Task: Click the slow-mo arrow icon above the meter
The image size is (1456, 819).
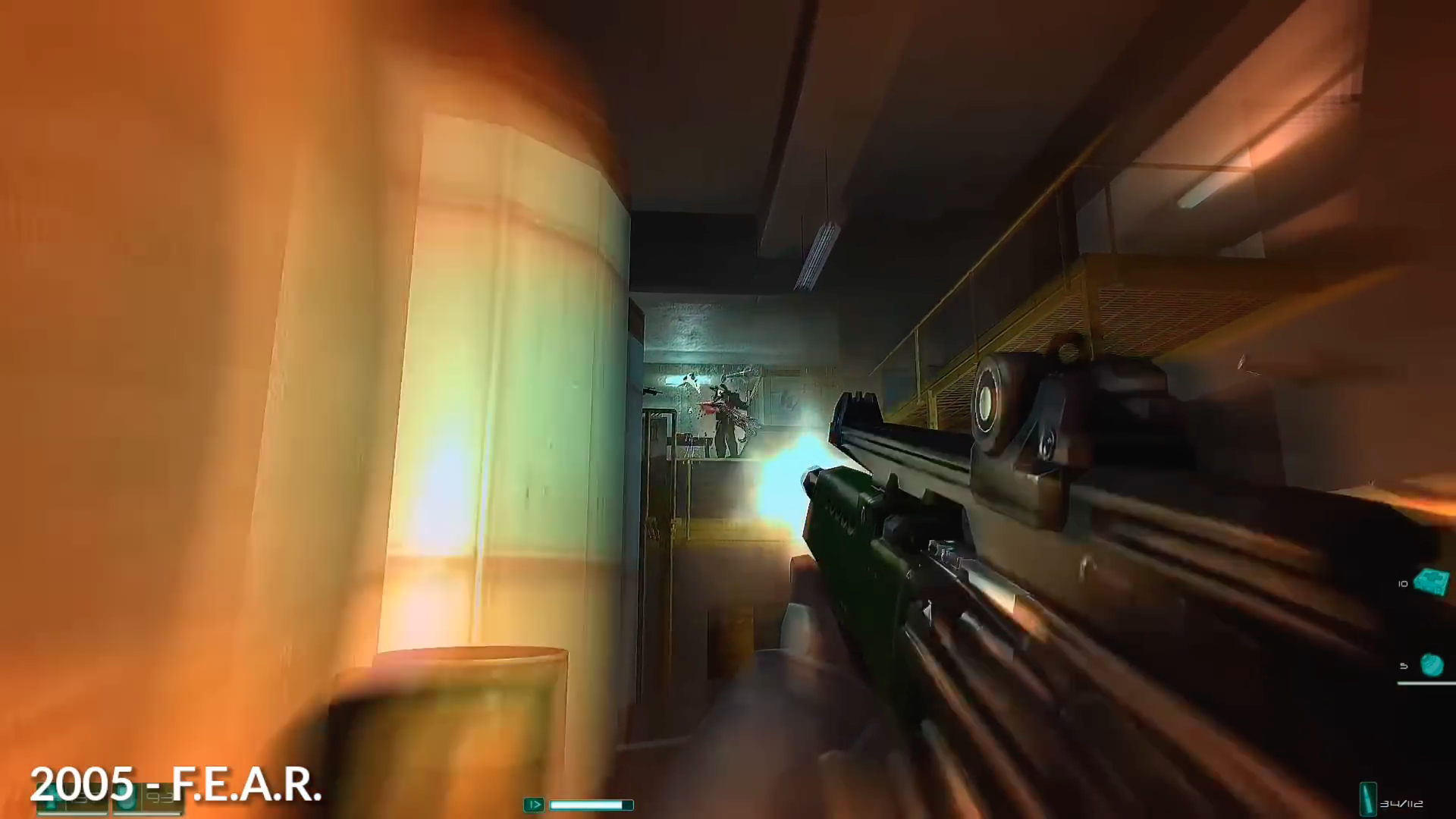Action: pyautogui.click(x=533, y=804)
